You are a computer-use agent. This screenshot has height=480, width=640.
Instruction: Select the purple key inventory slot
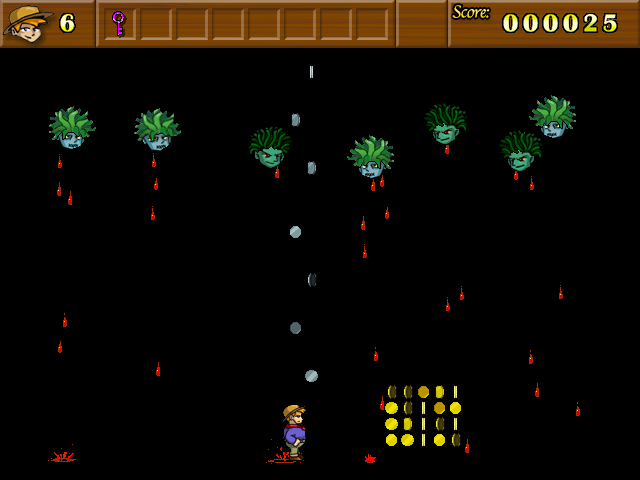[119, 23]
